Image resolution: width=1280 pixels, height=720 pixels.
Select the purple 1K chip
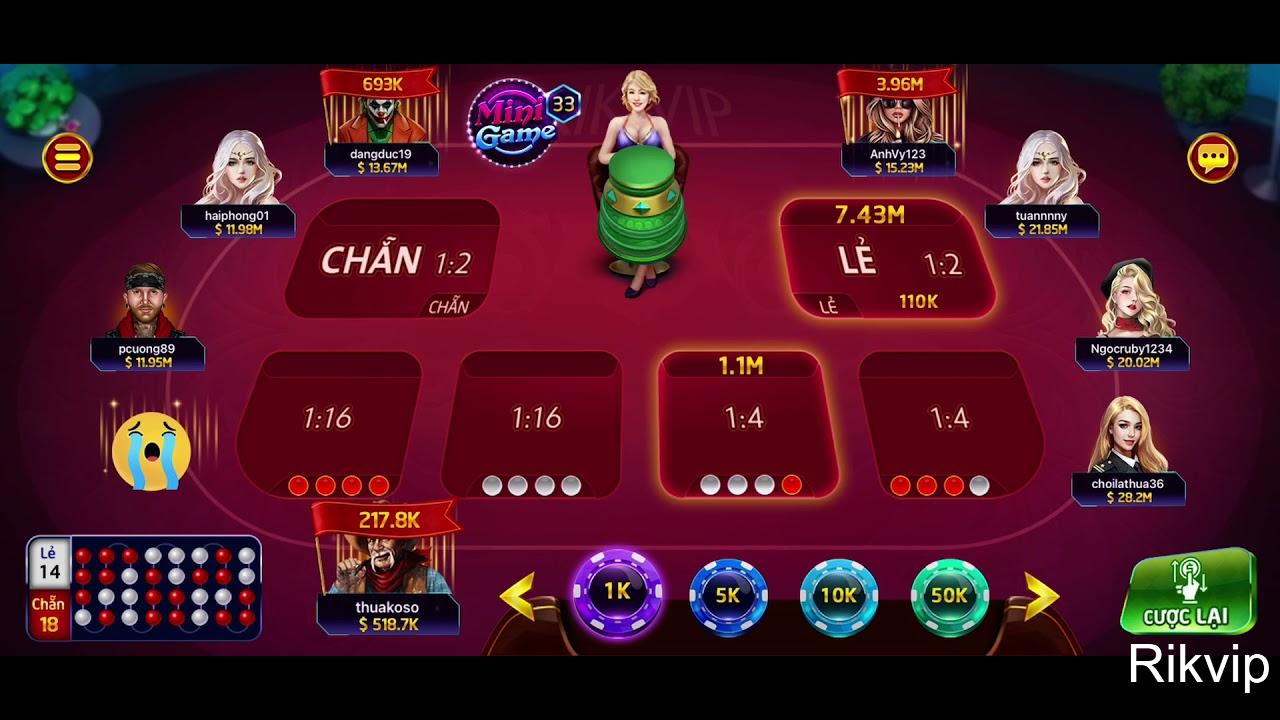tap(617, 592)
